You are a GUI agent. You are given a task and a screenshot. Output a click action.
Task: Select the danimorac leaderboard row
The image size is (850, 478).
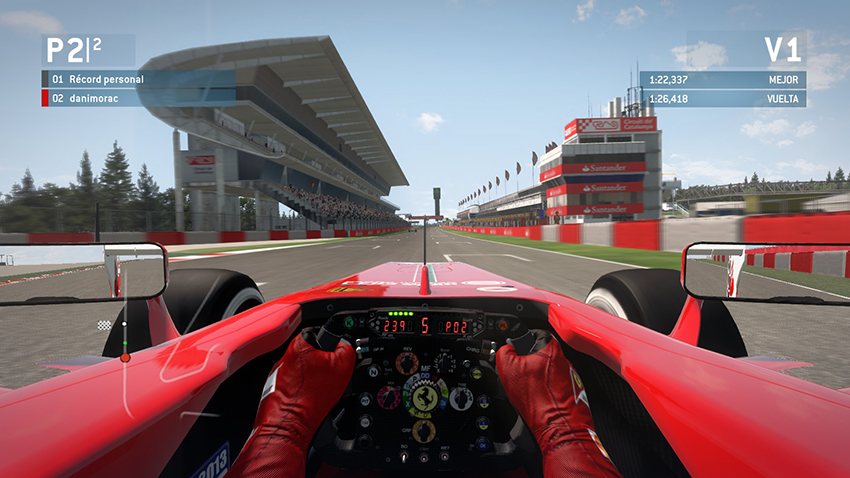(x=138, y=98)
